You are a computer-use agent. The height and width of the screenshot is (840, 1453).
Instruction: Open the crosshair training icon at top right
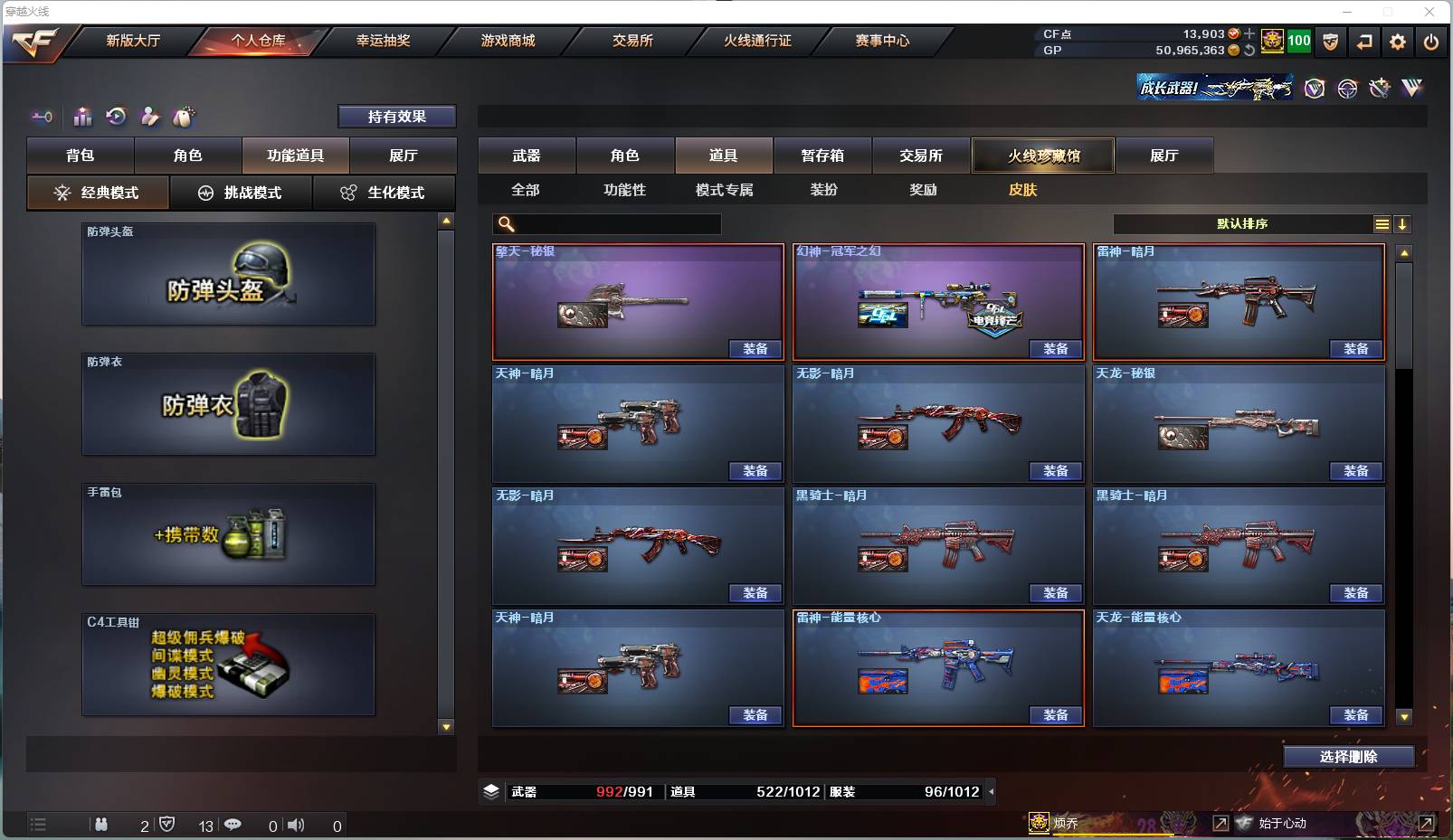pos(1347,88)
